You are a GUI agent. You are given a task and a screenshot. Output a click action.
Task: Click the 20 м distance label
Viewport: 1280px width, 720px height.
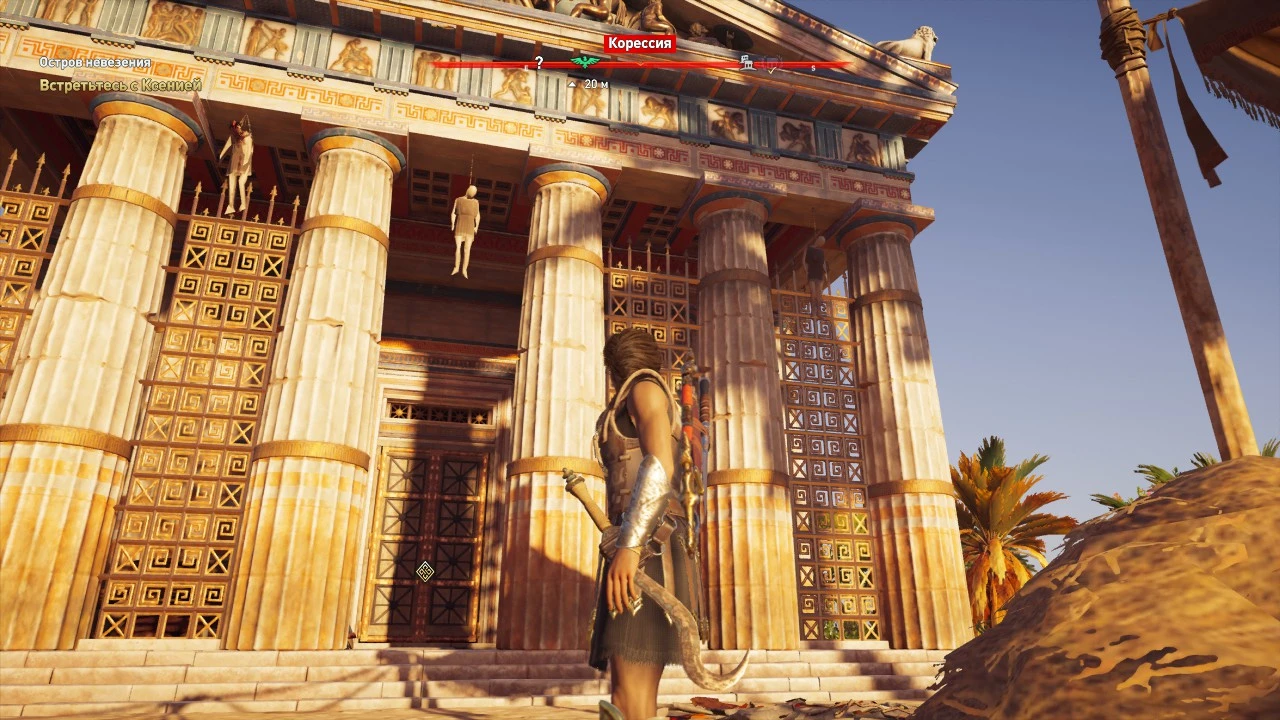point(595,84)
